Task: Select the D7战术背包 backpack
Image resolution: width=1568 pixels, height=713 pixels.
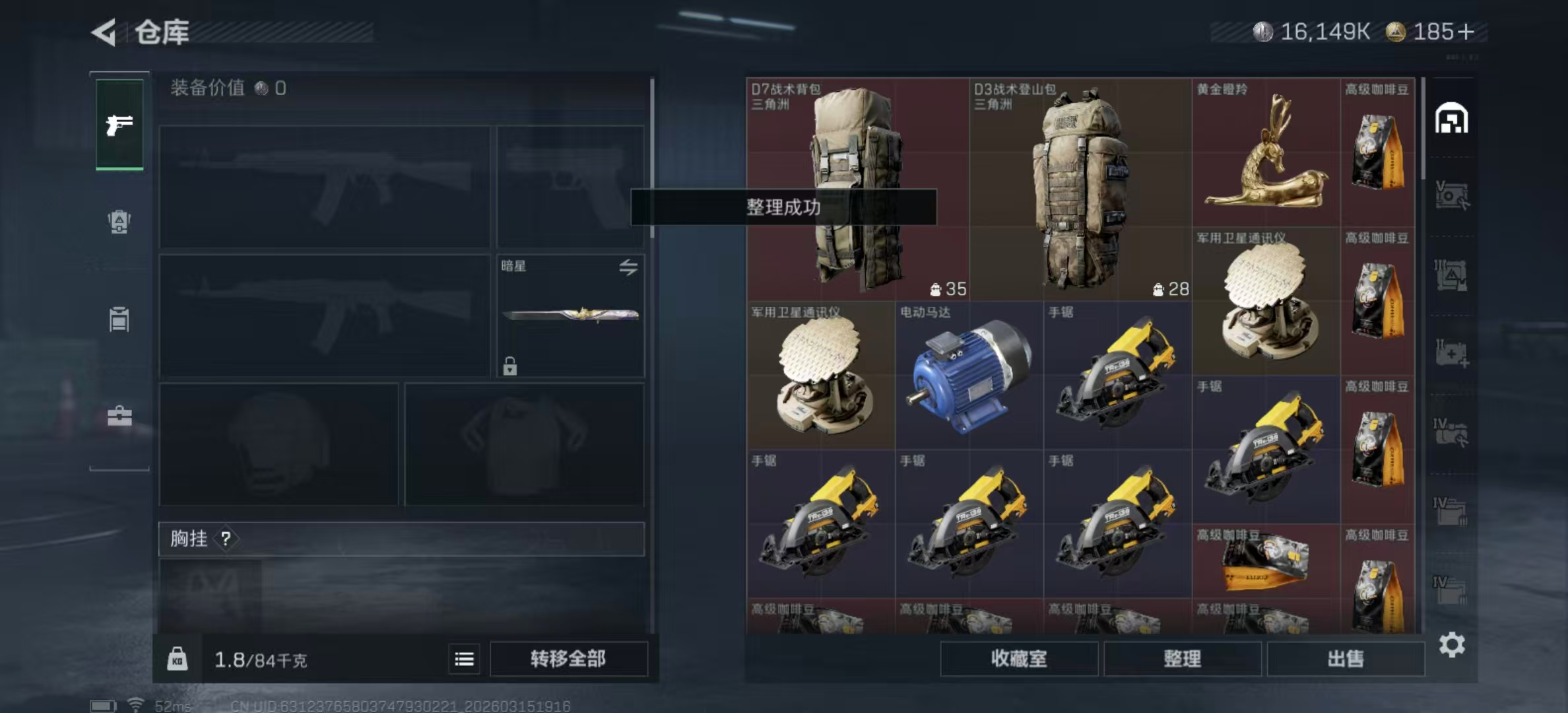Action: [x=857, y=188]
